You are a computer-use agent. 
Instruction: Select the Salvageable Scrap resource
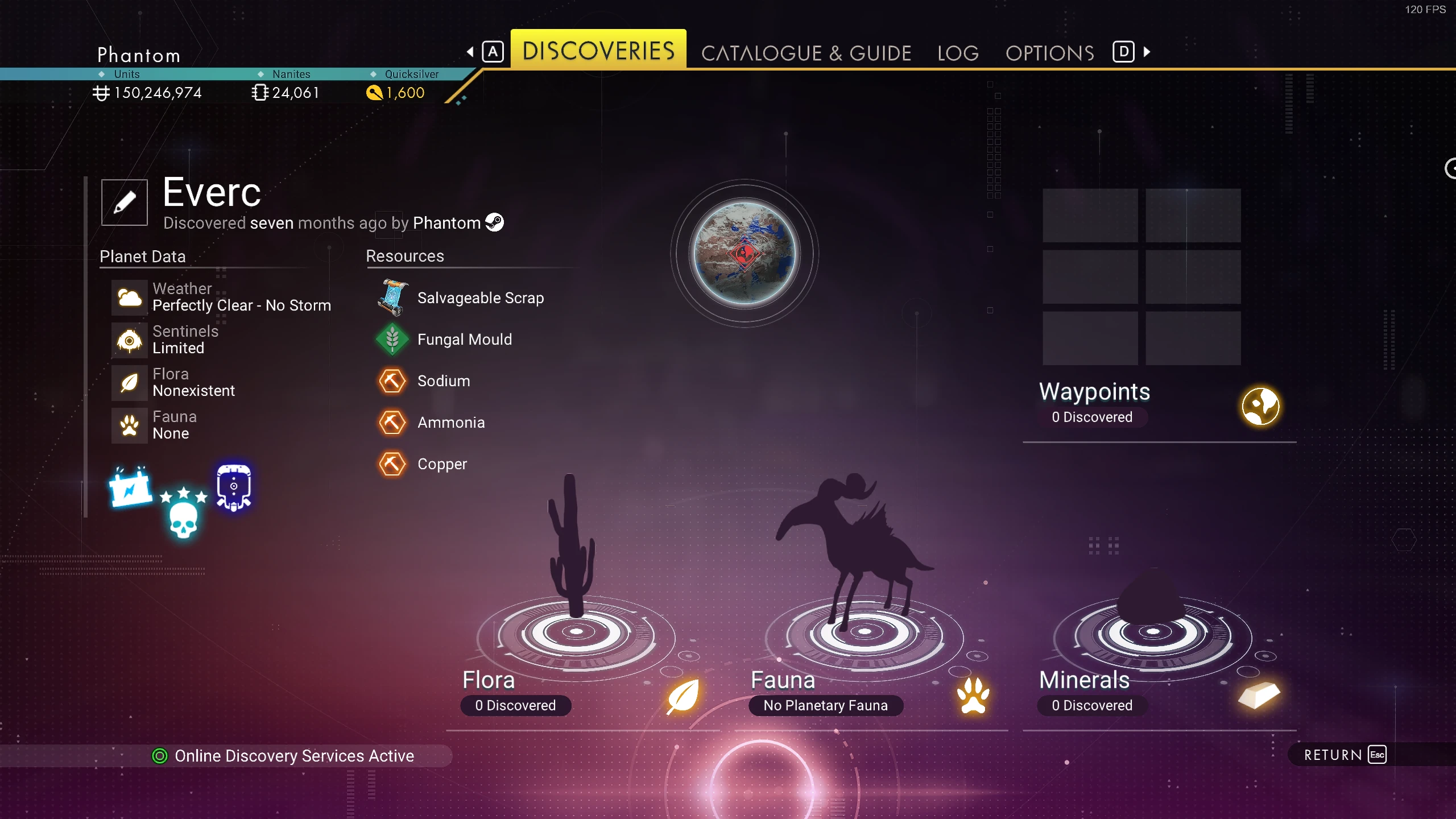(x=480, y=297)
